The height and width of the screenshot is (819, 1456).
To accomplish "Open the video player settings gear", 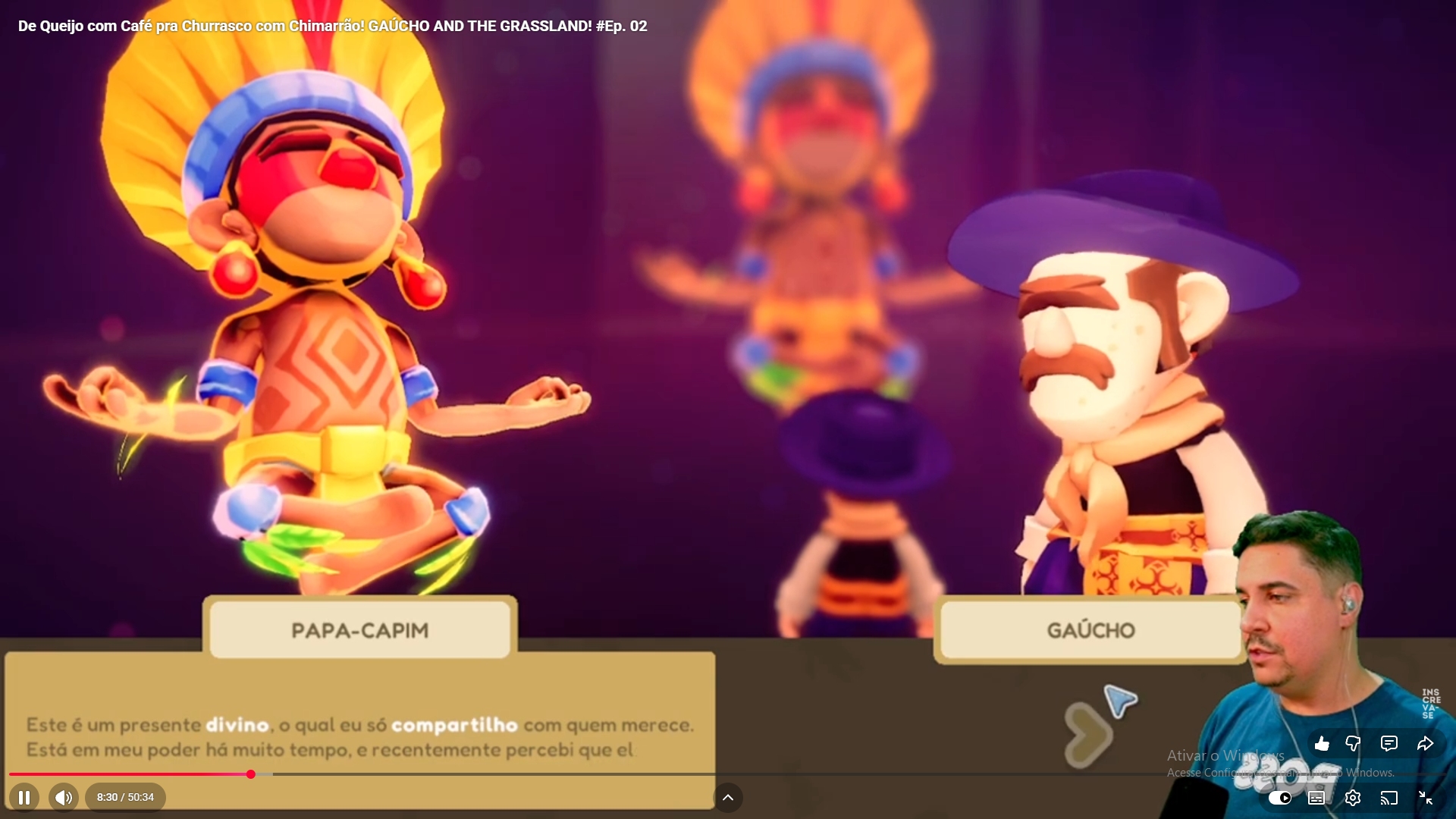I will pyautogui.click(x=1353, y=798).
